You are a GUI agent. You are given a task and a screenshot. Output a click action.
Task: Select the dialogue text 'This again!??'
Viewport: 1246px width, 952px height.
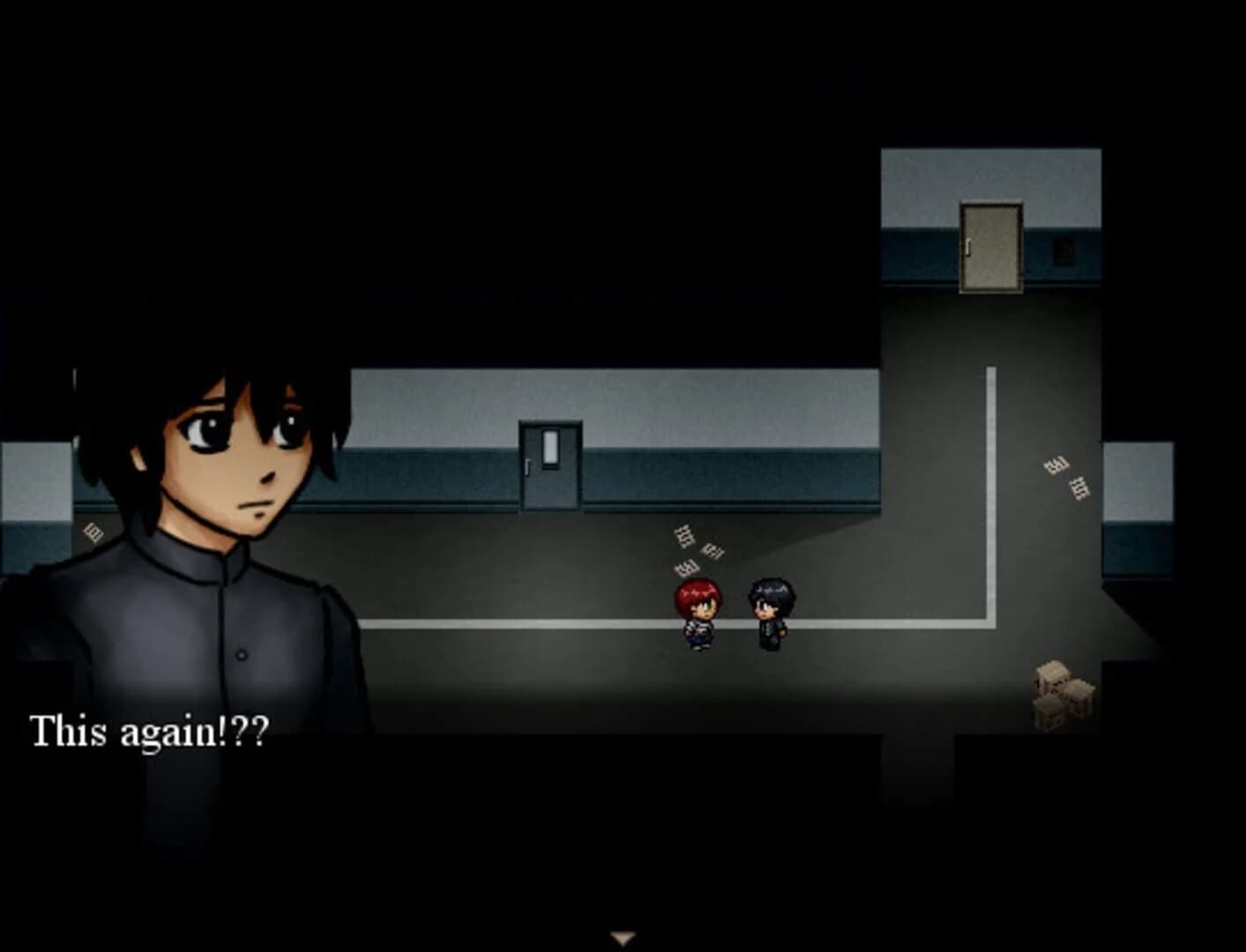150,729
